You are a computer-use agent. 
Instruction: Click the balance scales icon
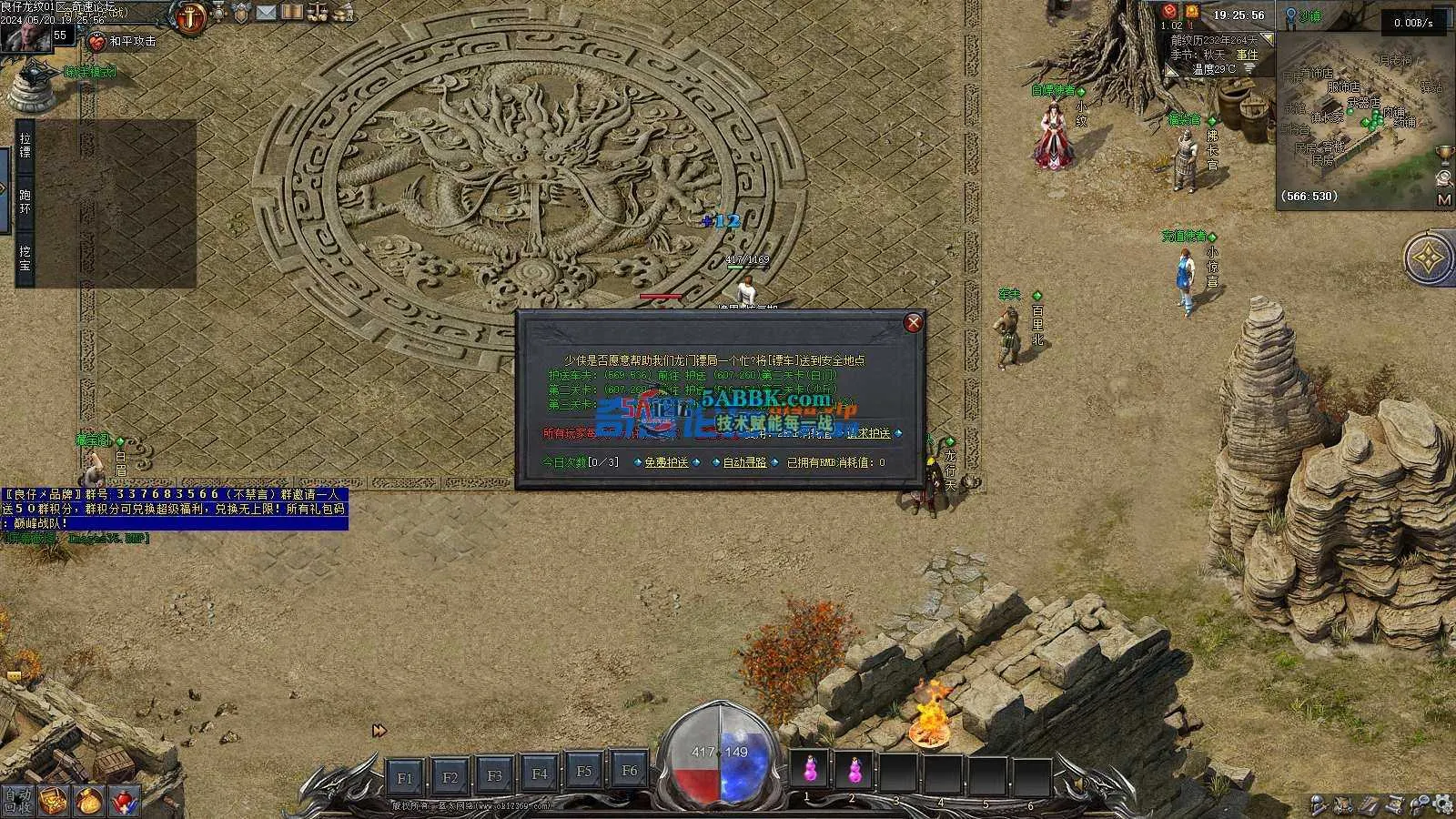click(x=318, y=13)
